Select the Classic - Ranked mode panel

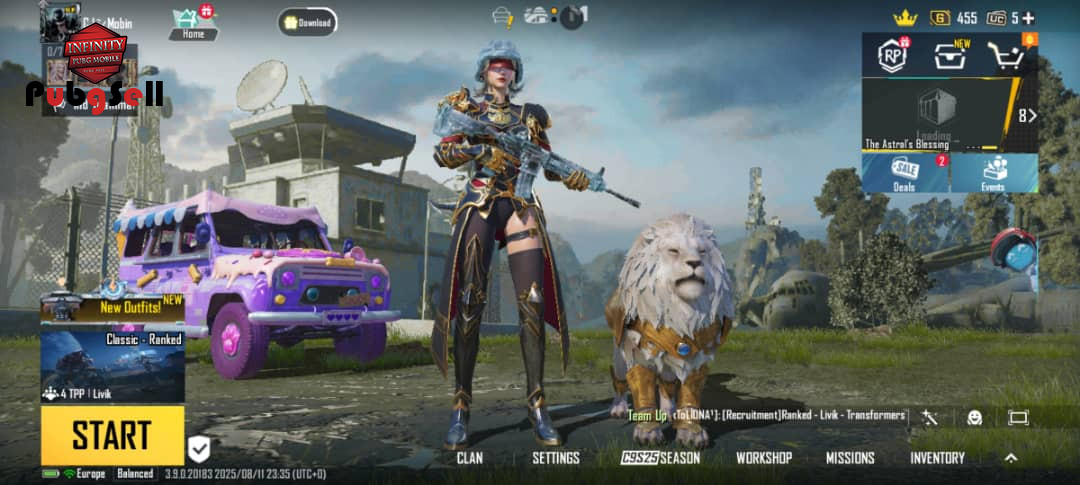click(112, 366)
